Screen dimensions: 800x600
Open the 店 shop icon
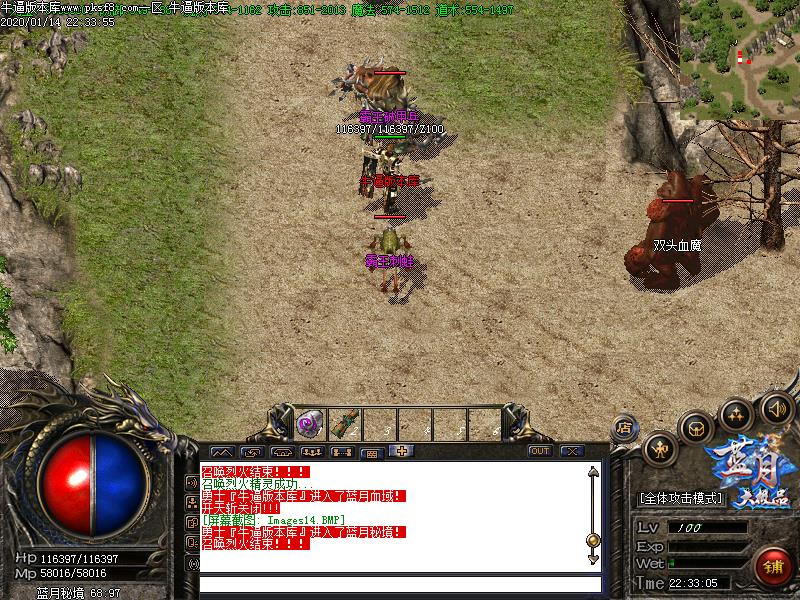tap(623, 427)
